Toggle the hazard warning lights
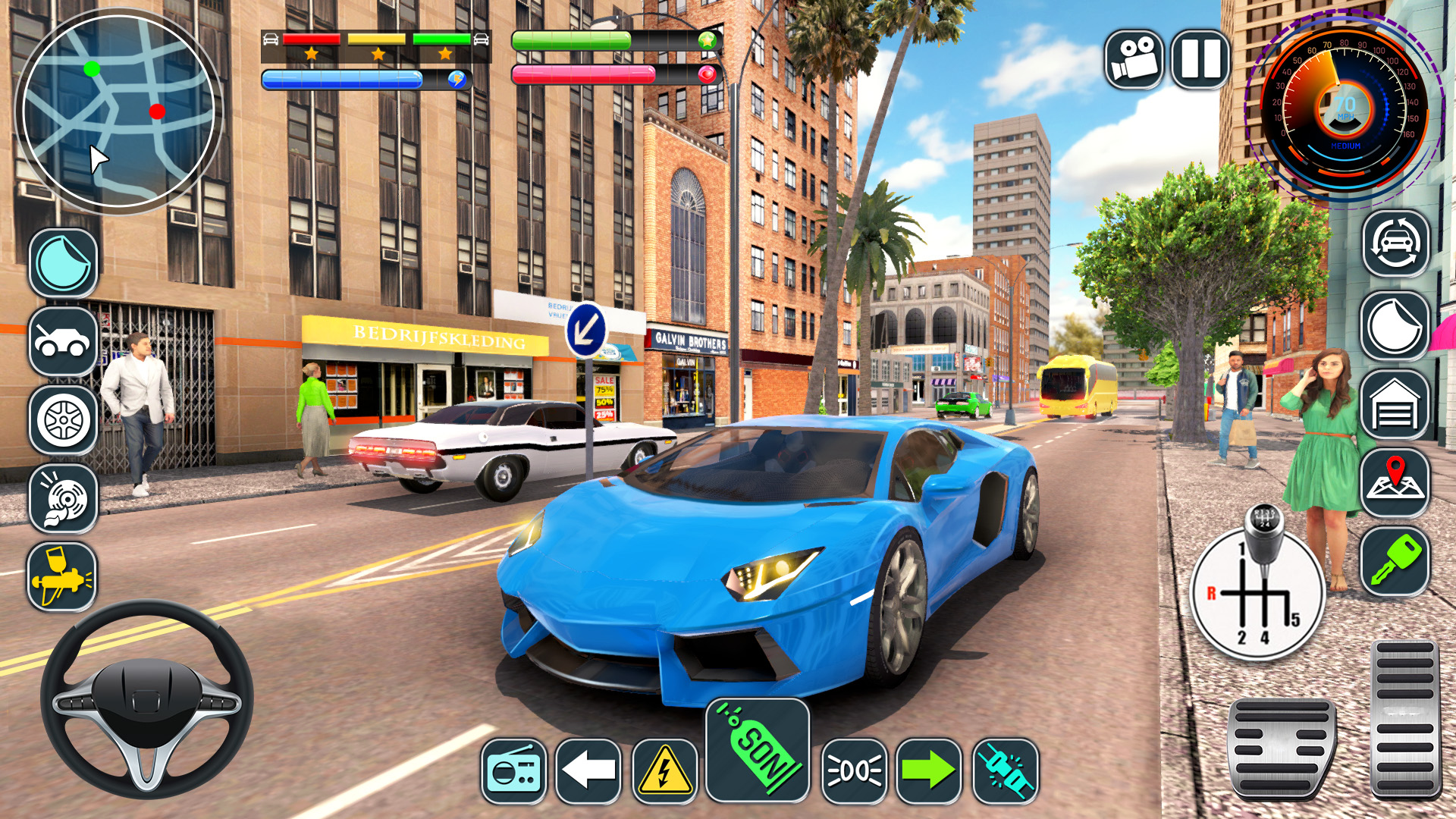This screenshot has height=819, width=1456. (664, 771)
